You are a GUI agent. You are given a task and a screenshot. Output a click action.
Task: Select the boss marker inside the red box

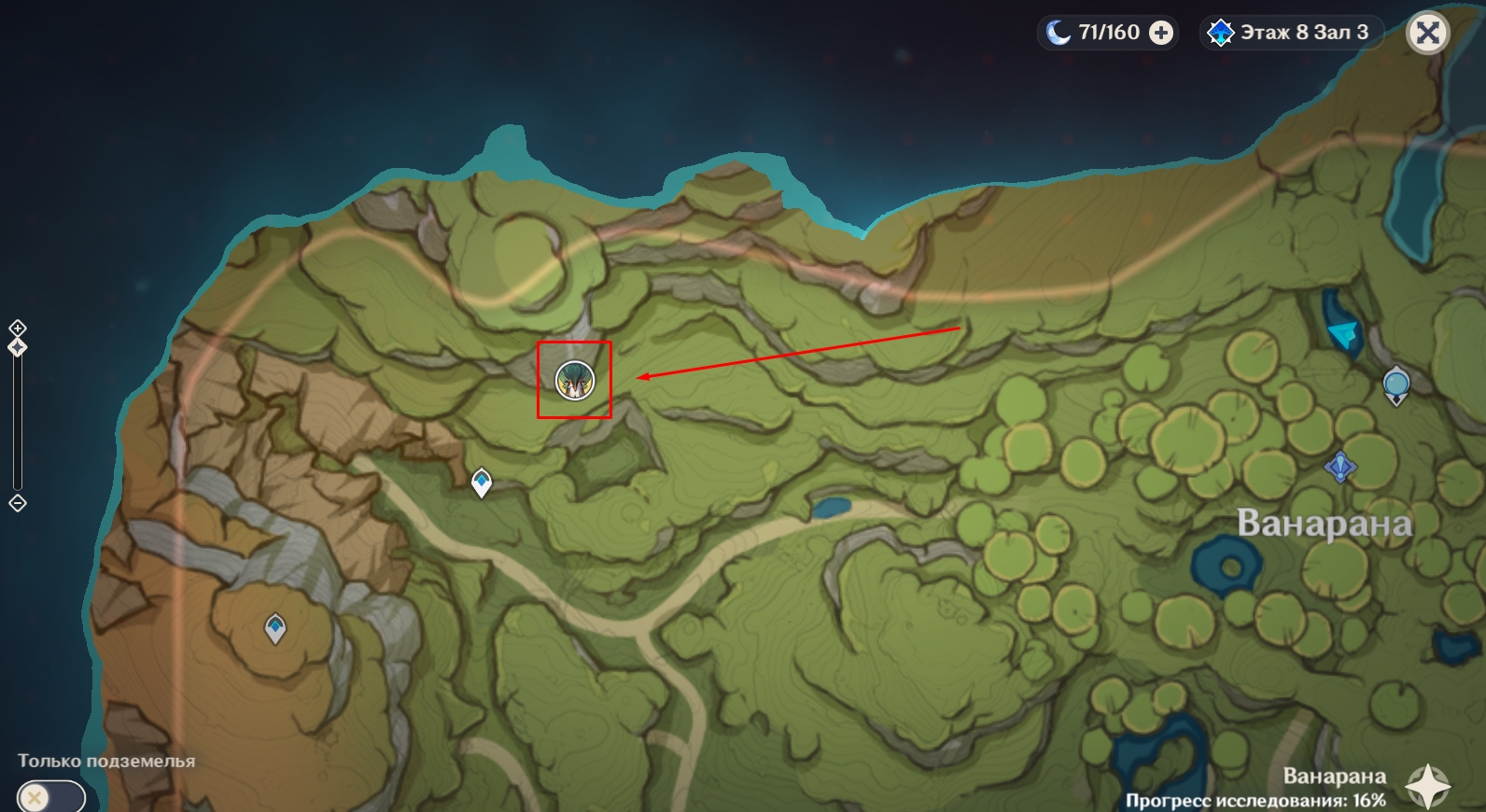click(x=574, y=380)
